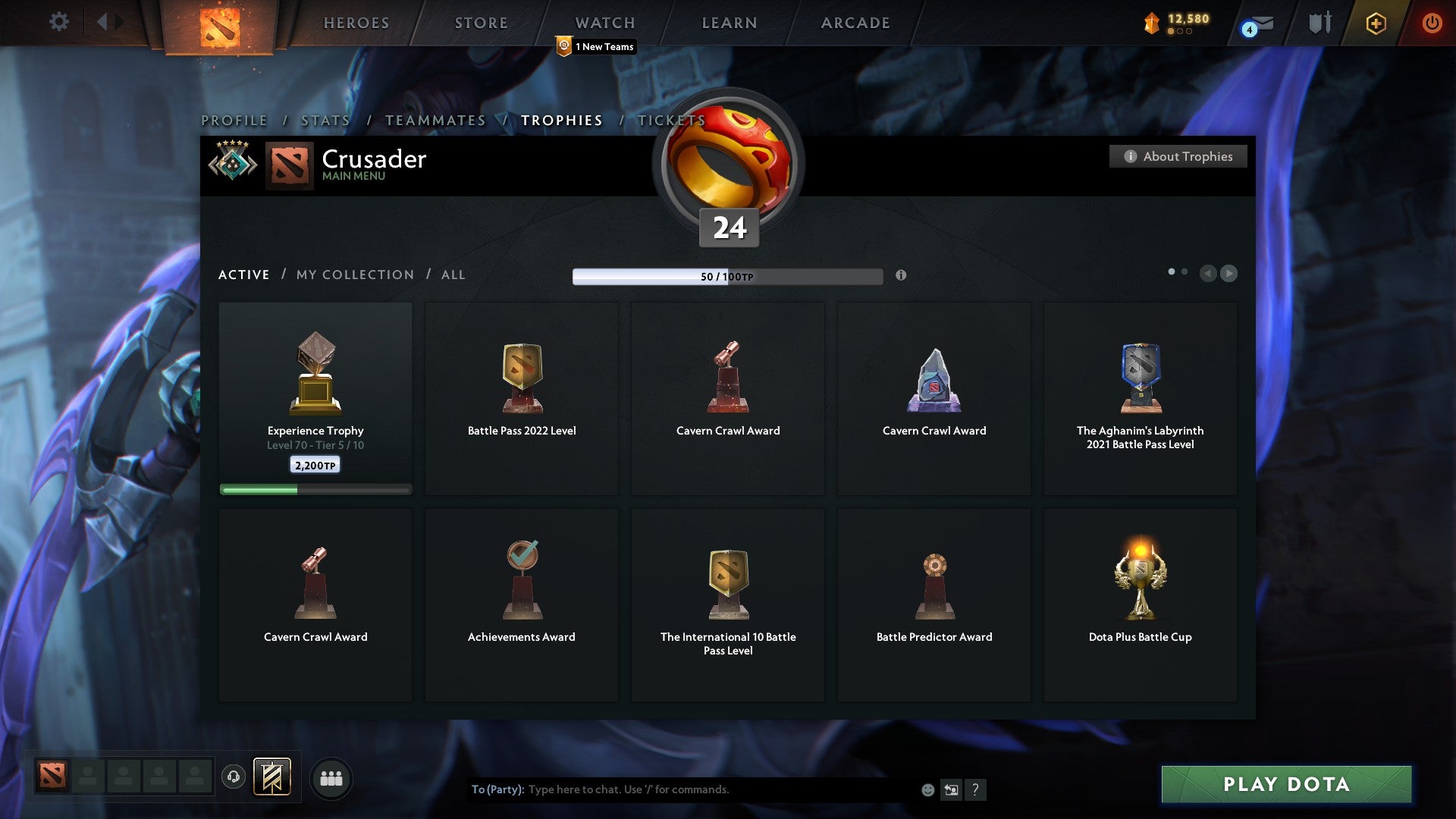Viewport: 1456px width, 819px height.
Task: Expand the next trophies page with the right arrow
Action: [1229, 274]
